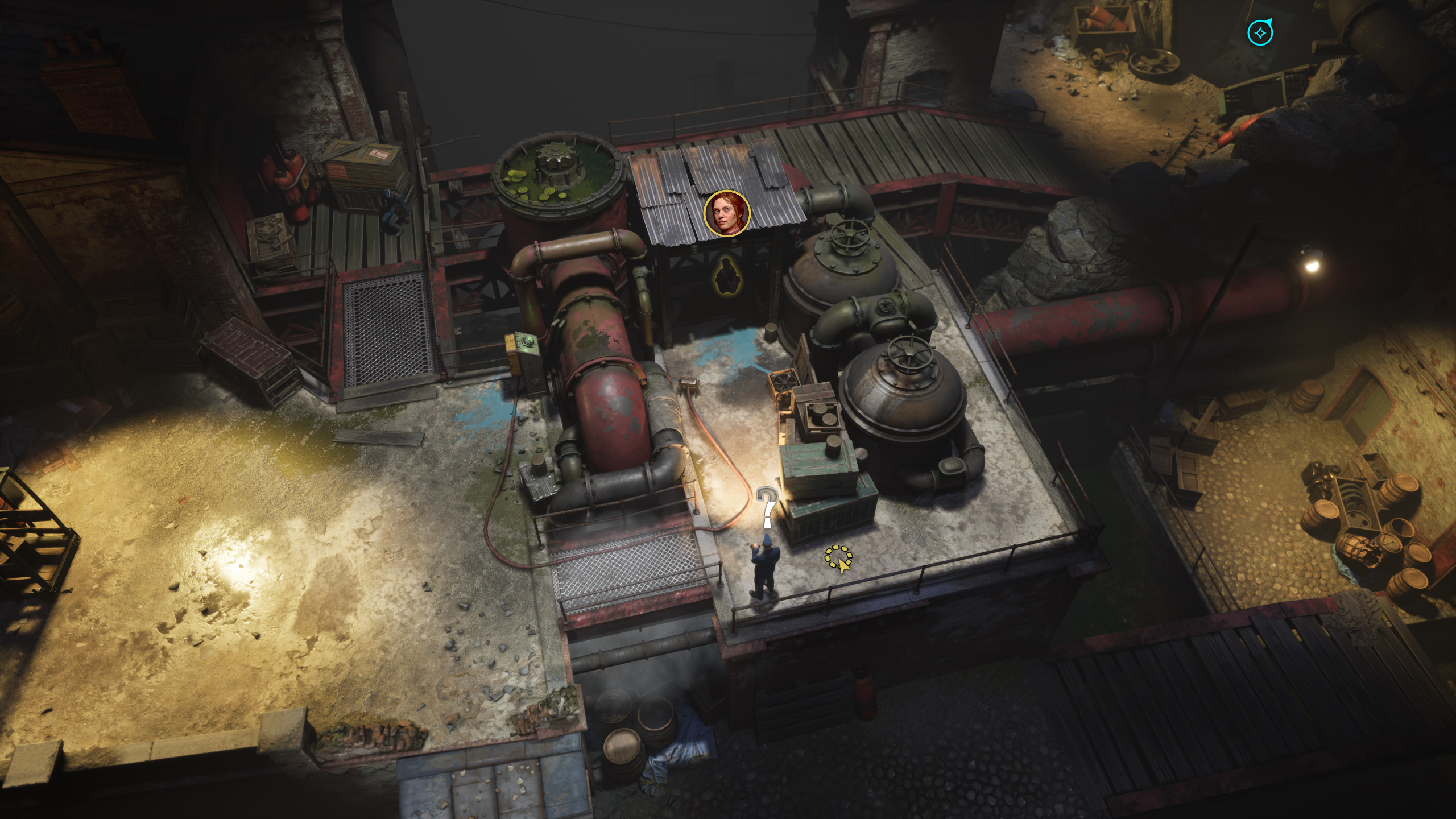
Task: Select the red-haired woman character portrait
Action: pos(727,213)
